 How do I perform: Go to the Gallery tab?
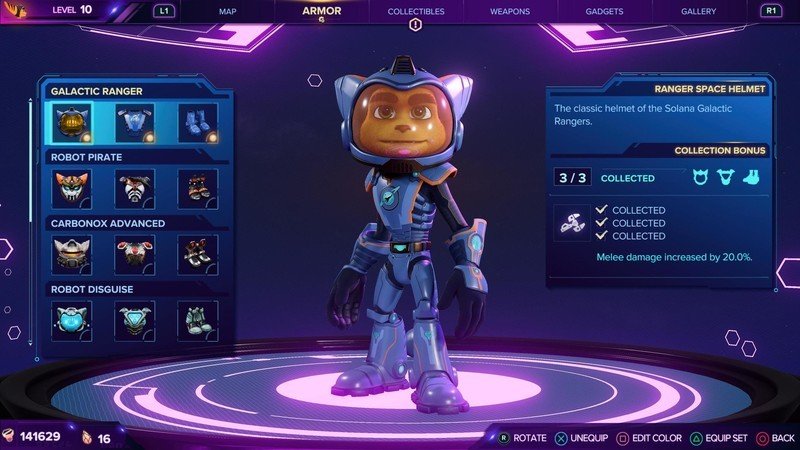(698, 11)
